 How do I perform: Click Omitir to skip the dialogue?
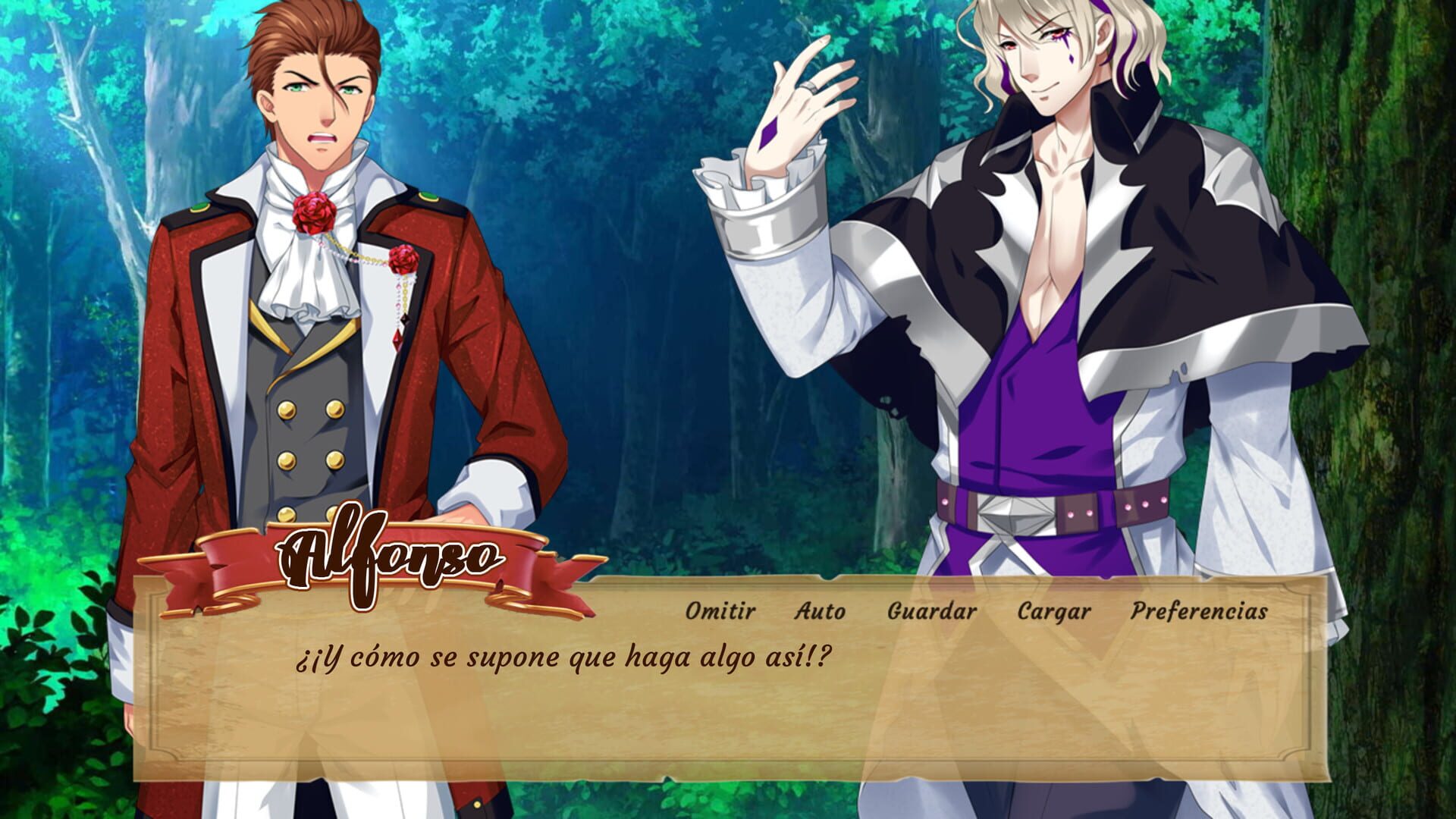(719, 610)
